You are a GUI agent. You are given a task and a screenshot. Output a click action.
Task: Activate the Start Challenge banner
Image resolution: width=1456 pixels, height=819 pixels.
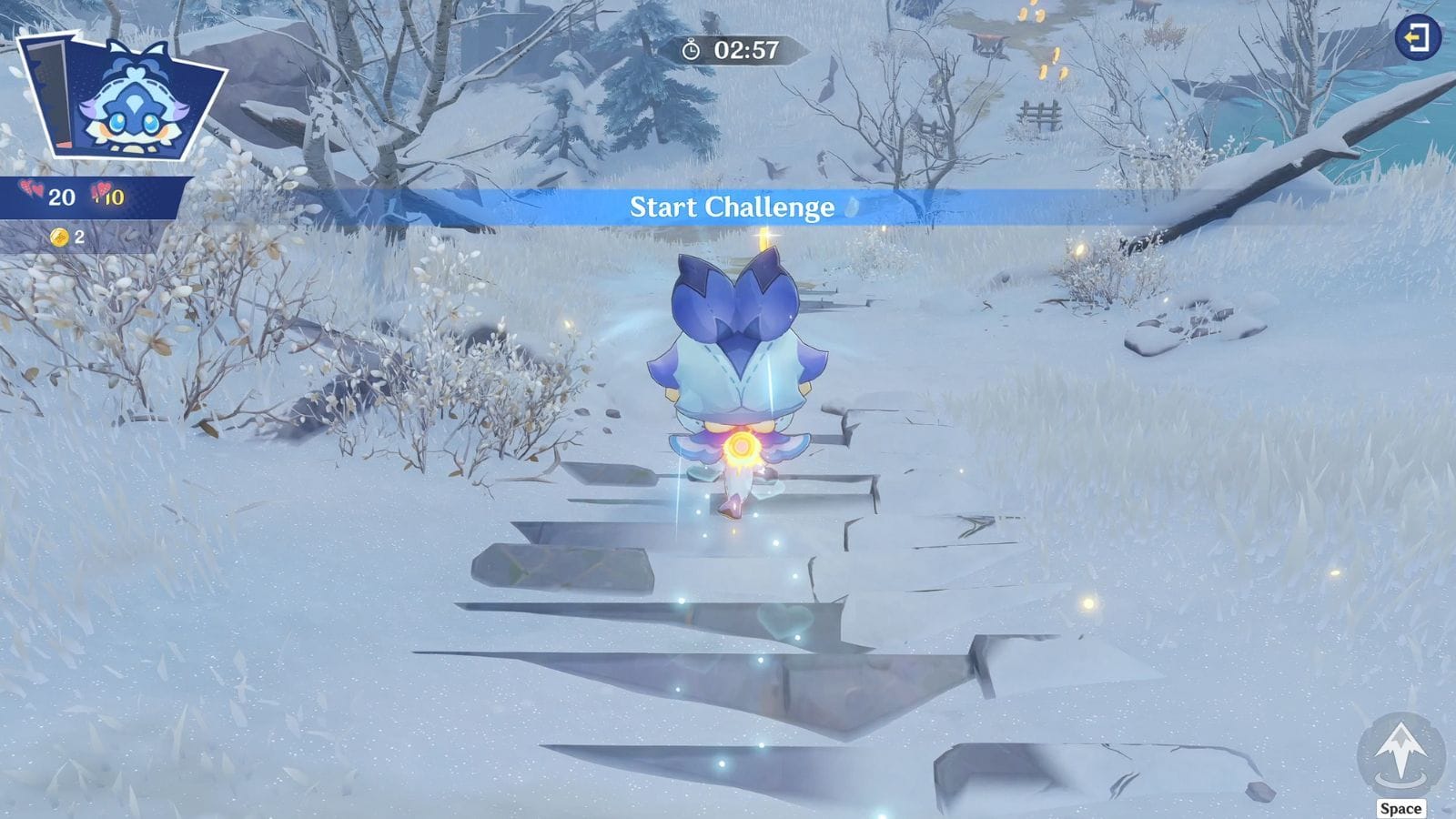point(733,207)
